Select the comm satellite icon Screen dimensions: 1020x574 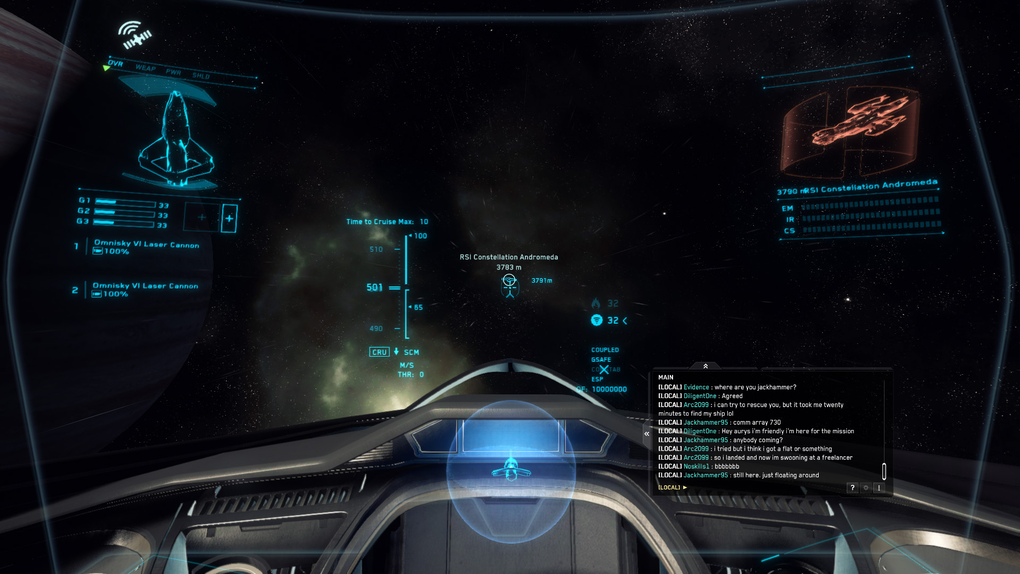133,36
